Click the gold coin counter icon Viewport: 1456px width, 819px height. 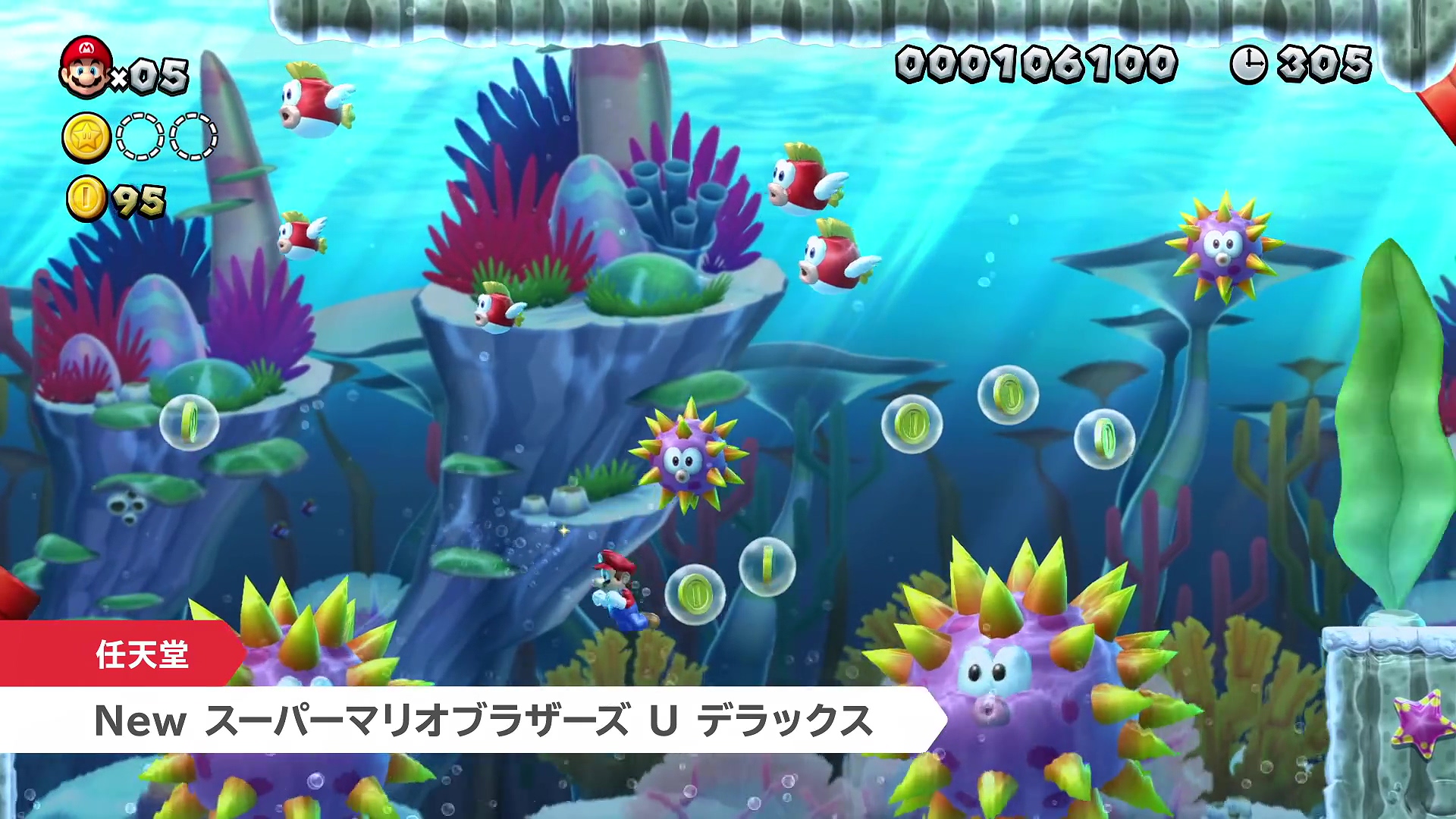pos(86,199)
